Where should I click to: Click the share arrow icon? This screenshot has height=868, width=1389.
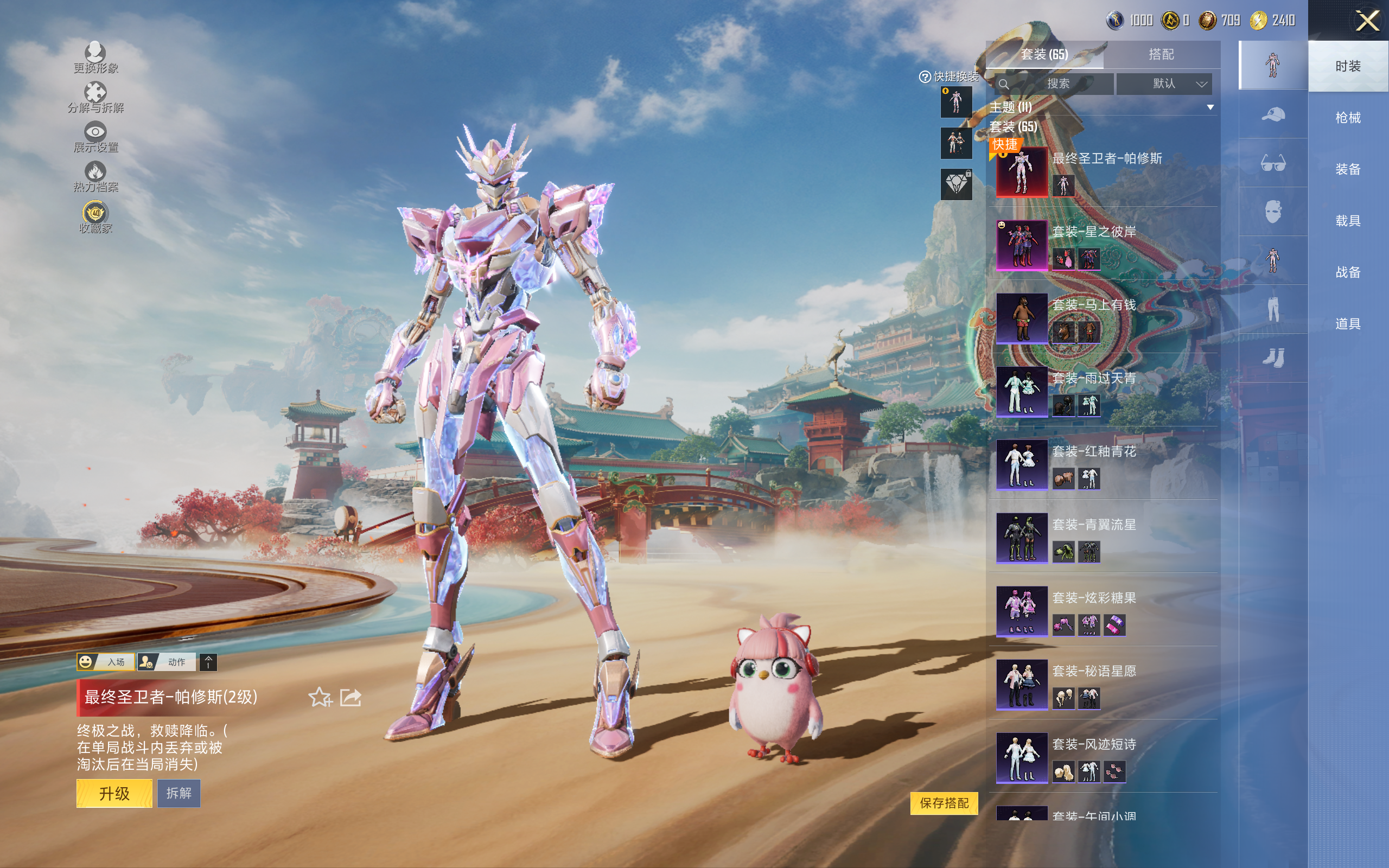click(351, 698)
